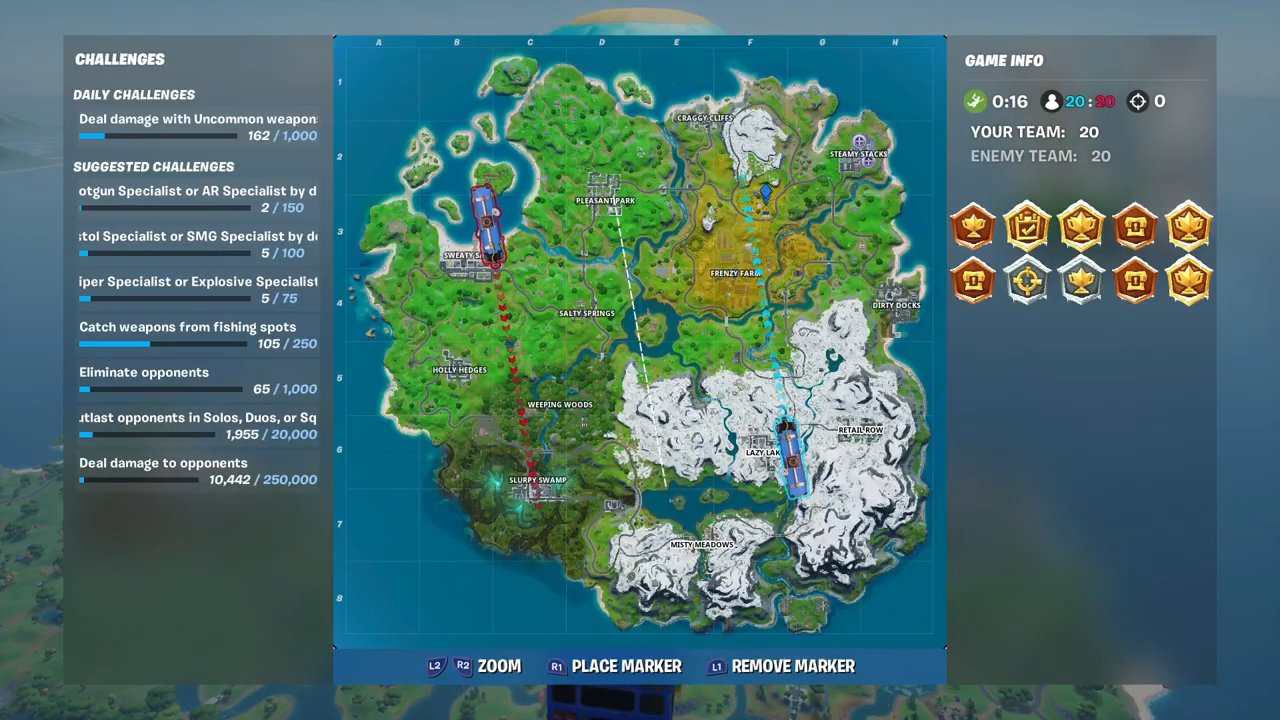Click the first bronze trophy medal
1280x720 pixels.
973,225
